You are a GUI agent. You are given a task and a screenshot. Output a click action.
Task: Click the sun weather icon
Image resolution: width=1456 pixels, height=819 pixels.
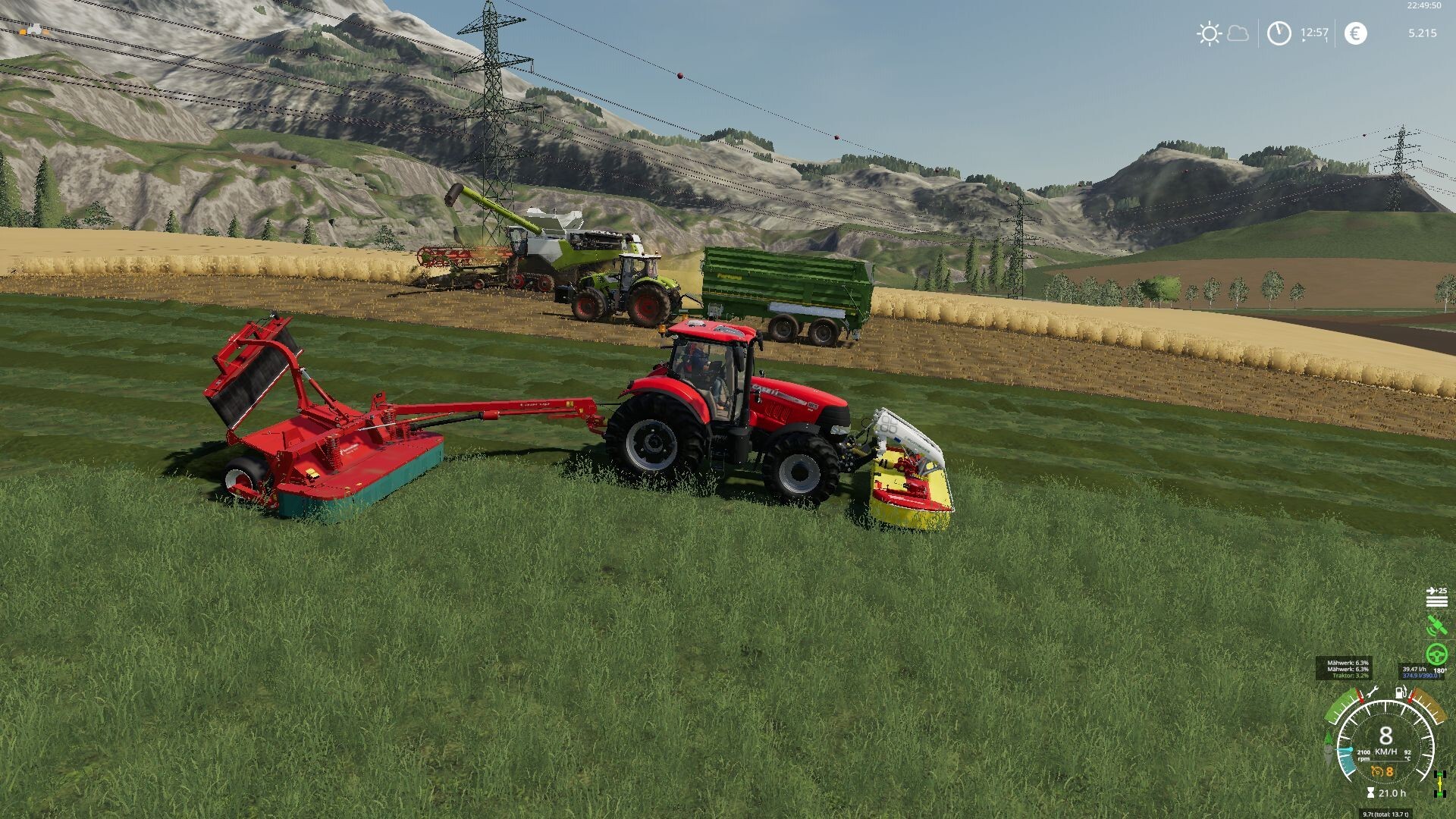click(1209, 33)
